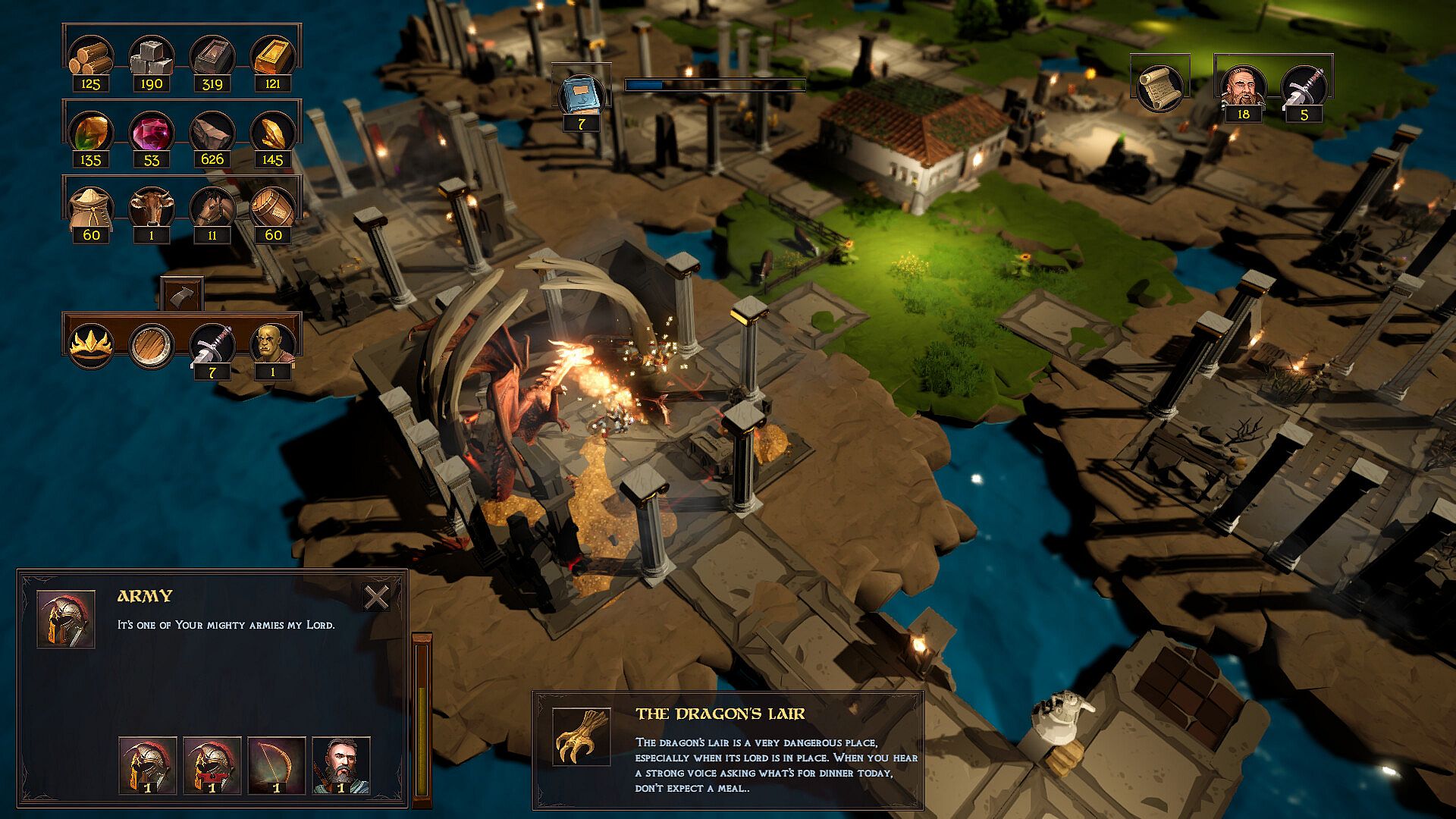Select the orc portrait icon
1456x819 pixels.
coord(272,344)
